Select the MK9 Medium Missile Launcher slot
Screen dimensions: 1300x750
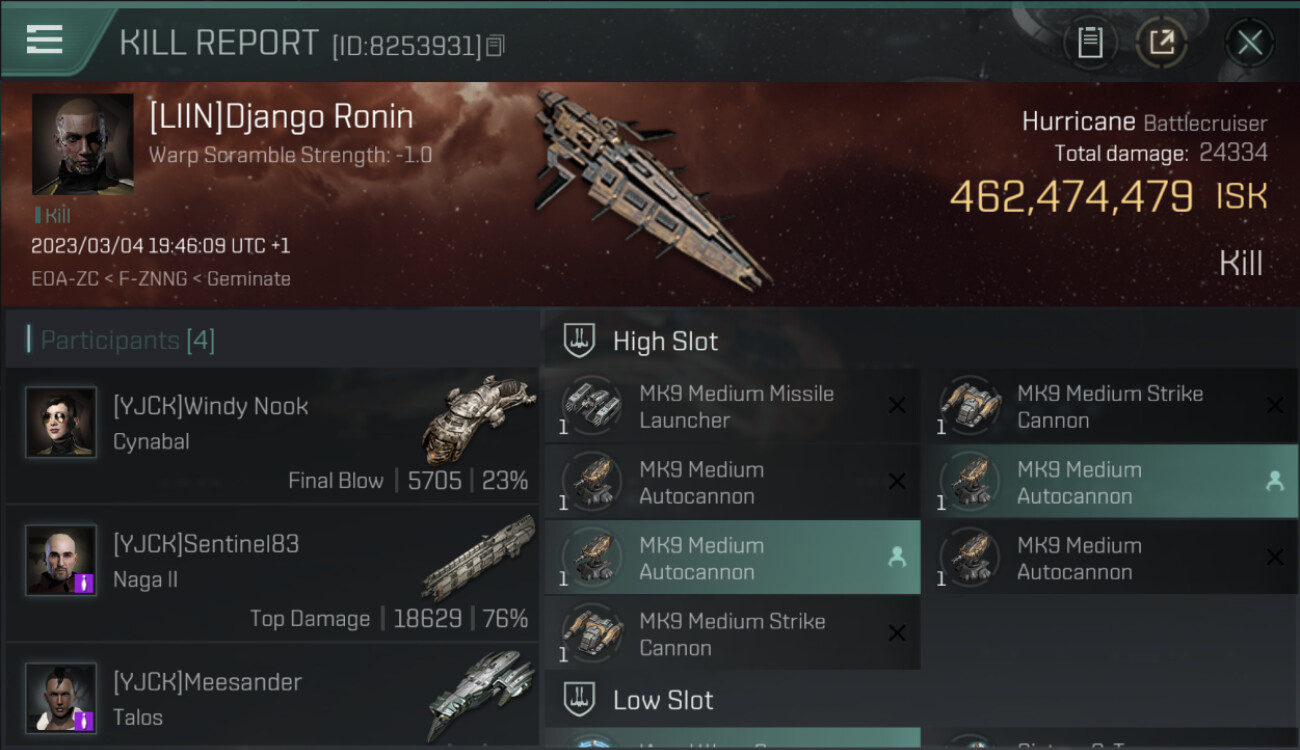pos(732,407)
